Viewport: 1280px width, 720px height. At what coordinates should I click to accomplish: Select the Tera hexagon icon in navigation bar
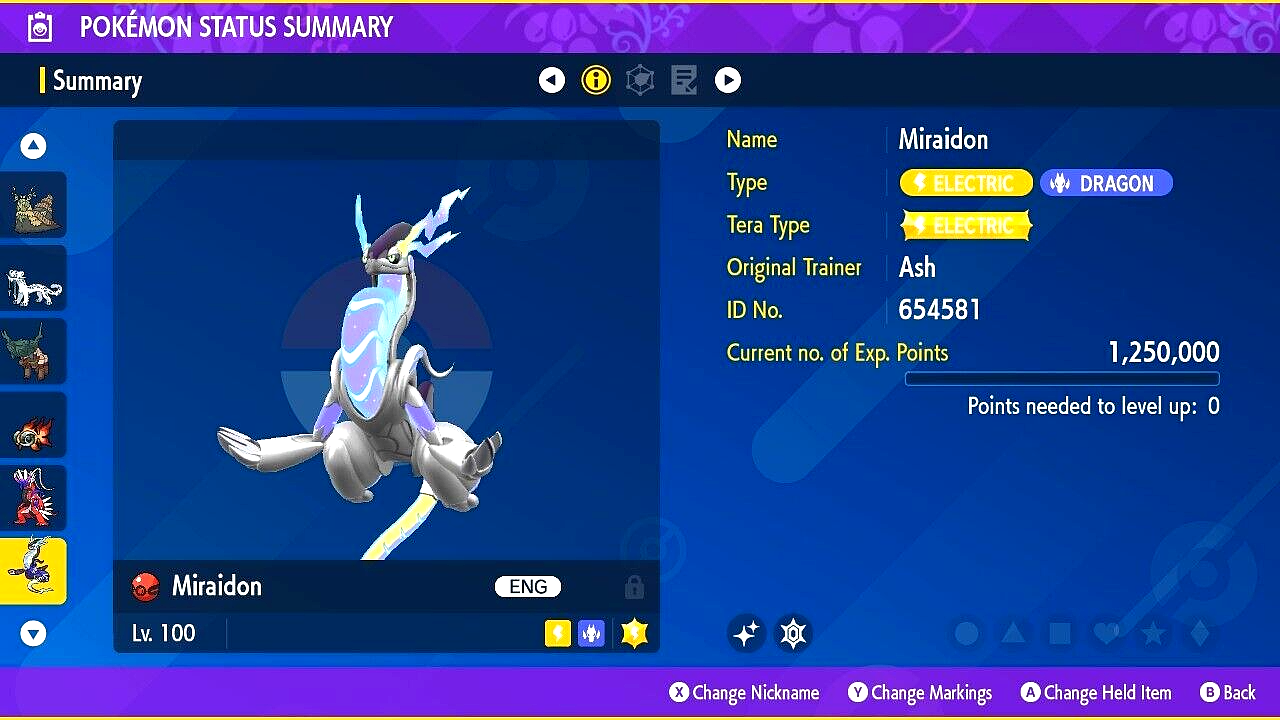pyautogui.click(x=640, y=79)
